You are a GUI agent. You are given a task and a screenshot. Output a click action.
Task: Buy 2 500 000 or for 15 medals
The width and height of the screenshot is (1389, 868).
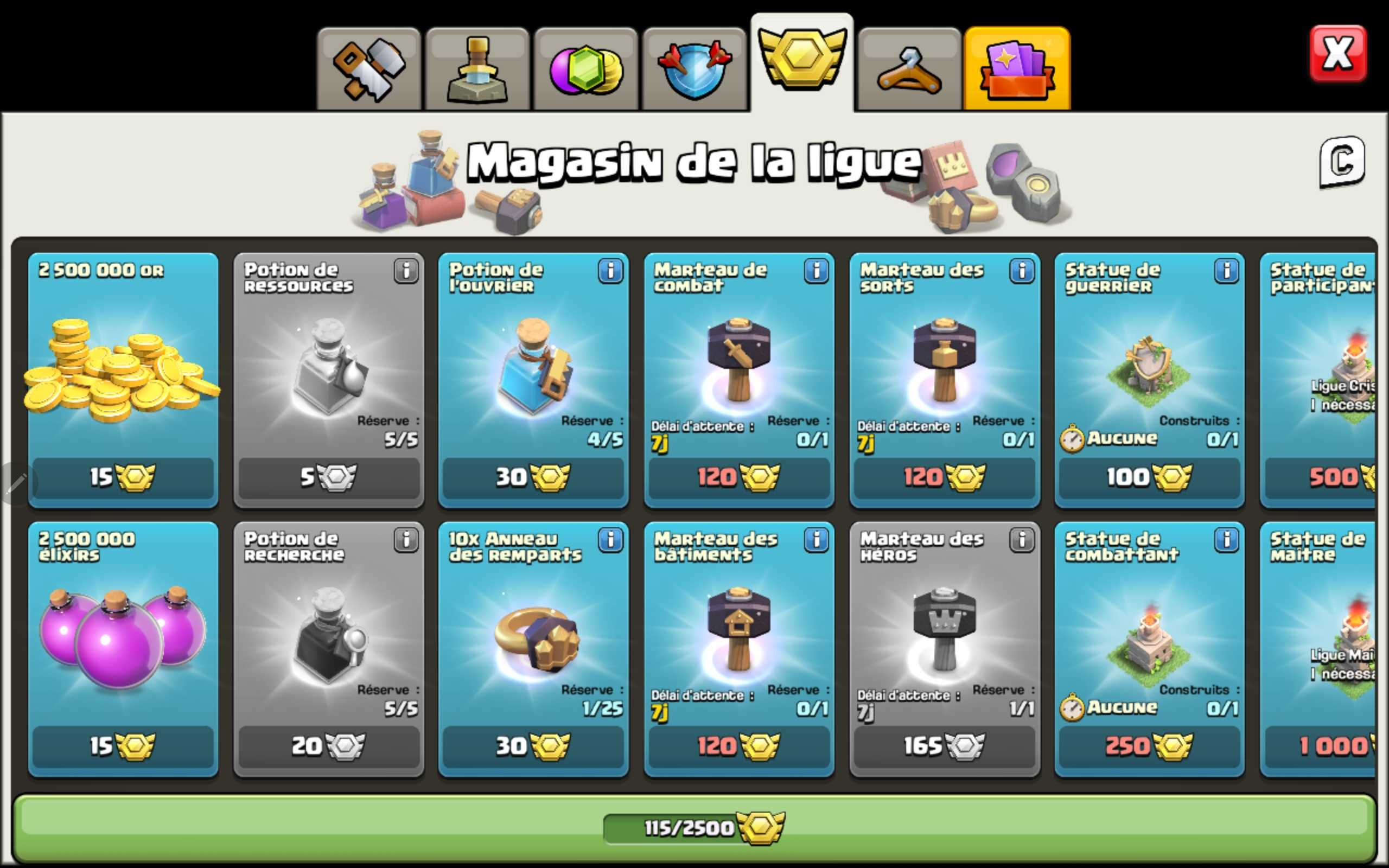point(122,476)
